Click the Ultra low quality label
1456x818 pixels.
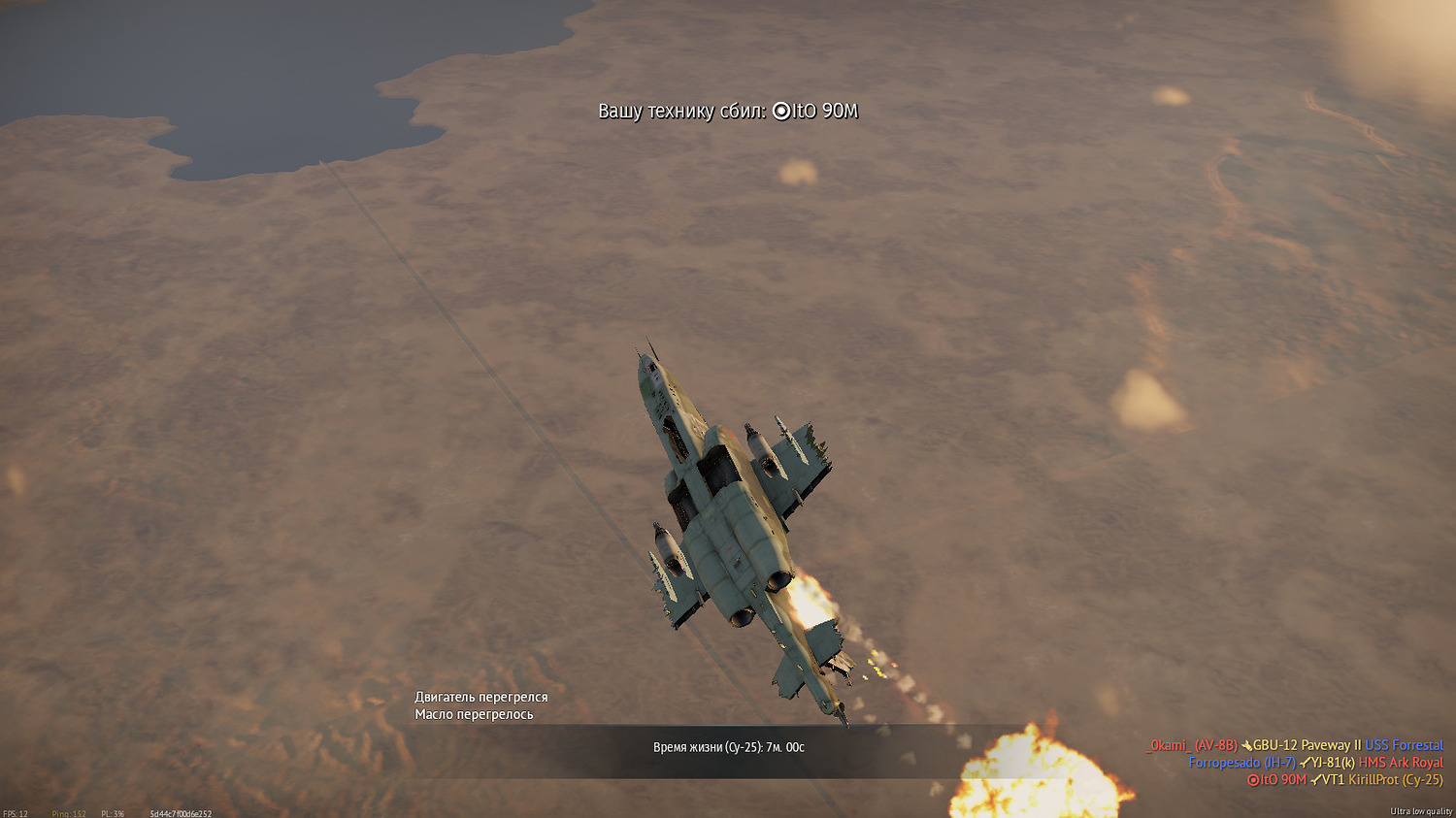pos(1422,811)
